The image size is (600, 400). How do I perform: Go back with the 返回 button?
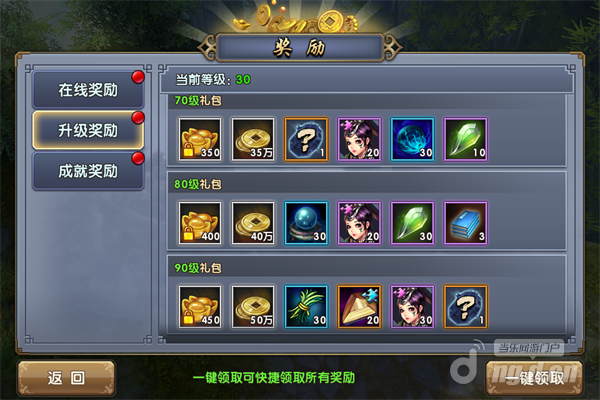point(65,378)
